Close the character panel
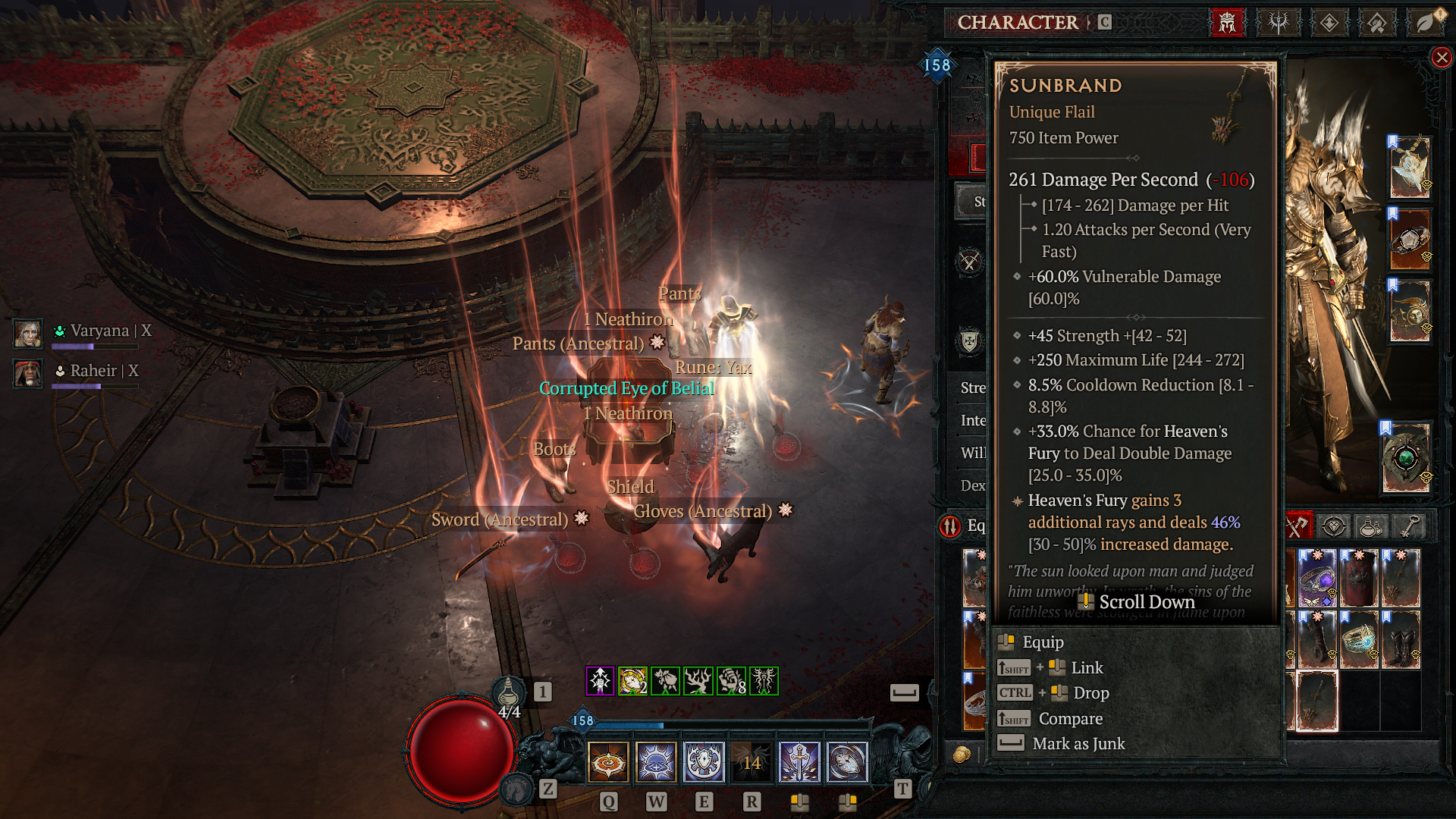This screenshot has width=1456, height=819. pyautogui.click(x=1442, y=58)
